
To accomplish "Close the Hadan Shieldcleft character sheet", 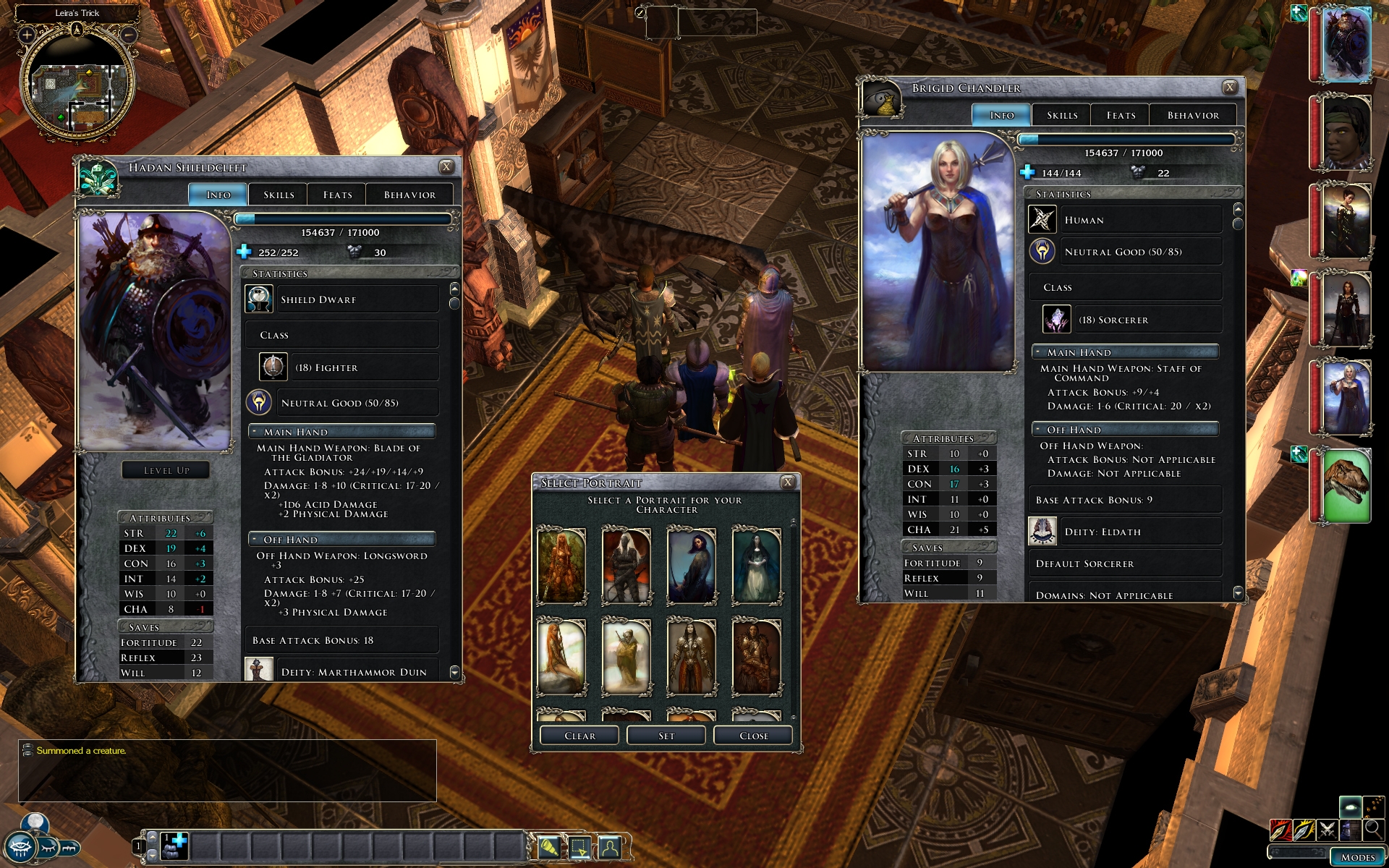I will click(x=446, y=167).
